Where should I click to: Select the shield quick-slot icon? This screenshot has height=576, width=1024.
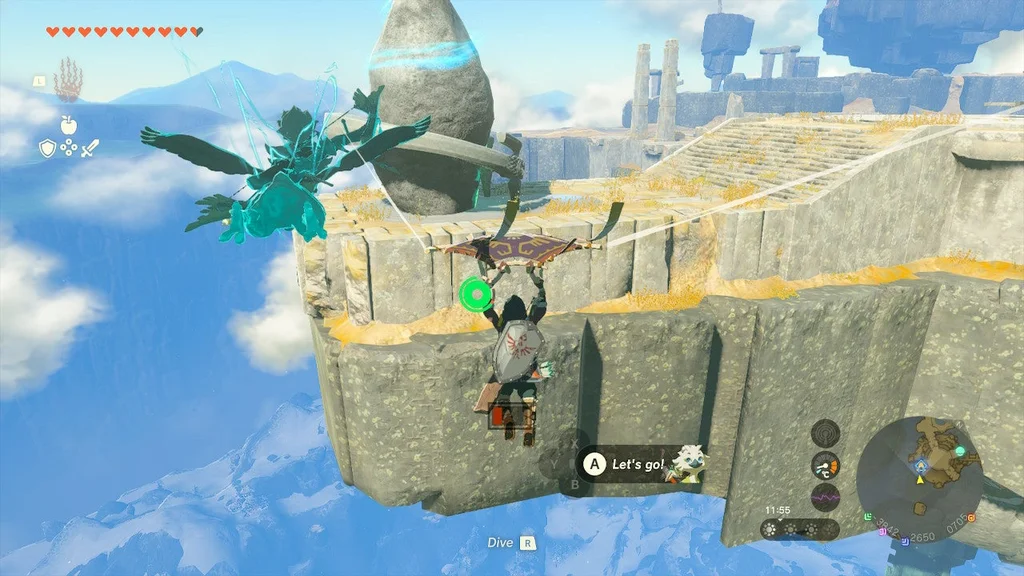pyautogui.click(x=47, y=149)
